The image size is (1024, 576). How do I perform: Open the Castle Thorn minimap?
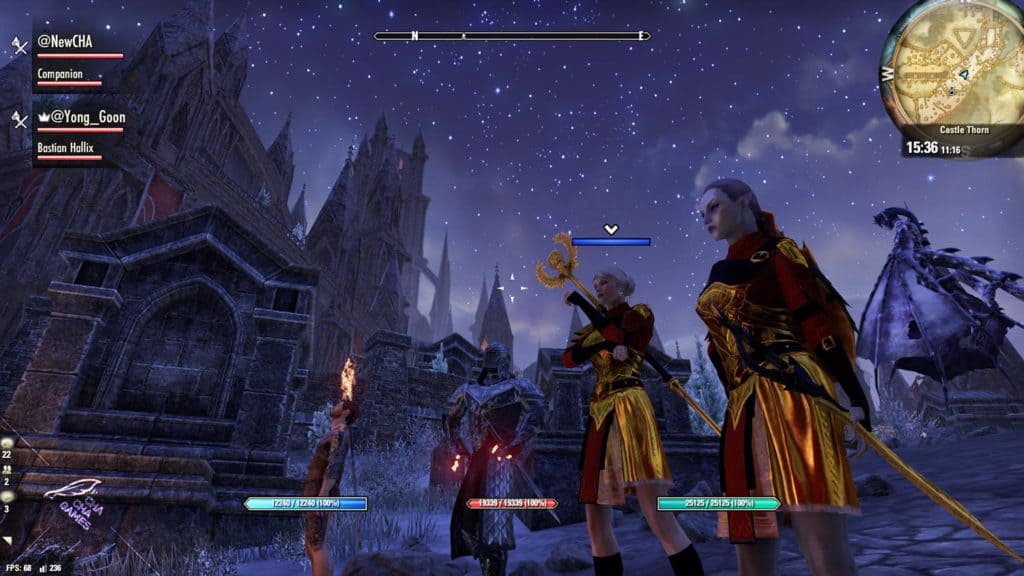[x=952, y=70]
